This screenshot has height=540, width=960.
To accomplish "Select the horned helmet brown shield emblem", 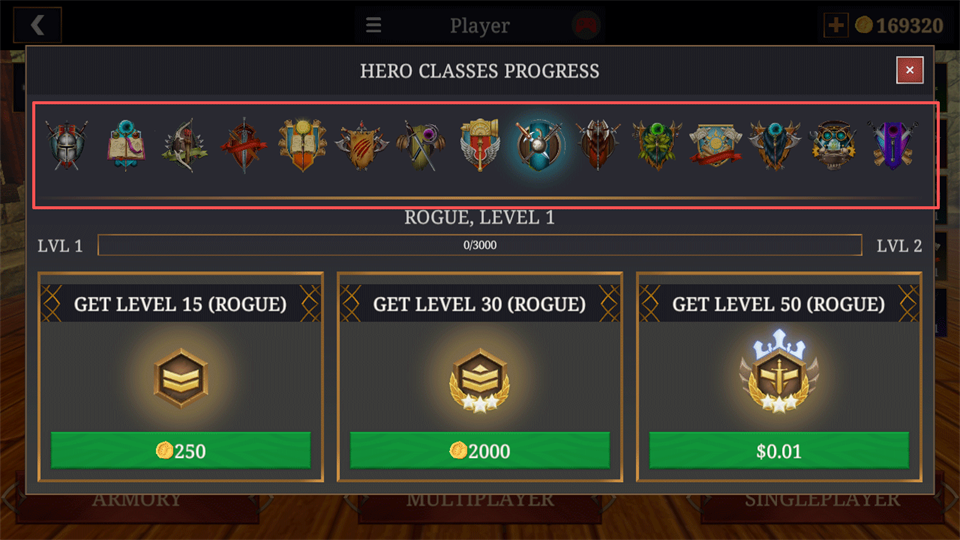I will 597,146.
